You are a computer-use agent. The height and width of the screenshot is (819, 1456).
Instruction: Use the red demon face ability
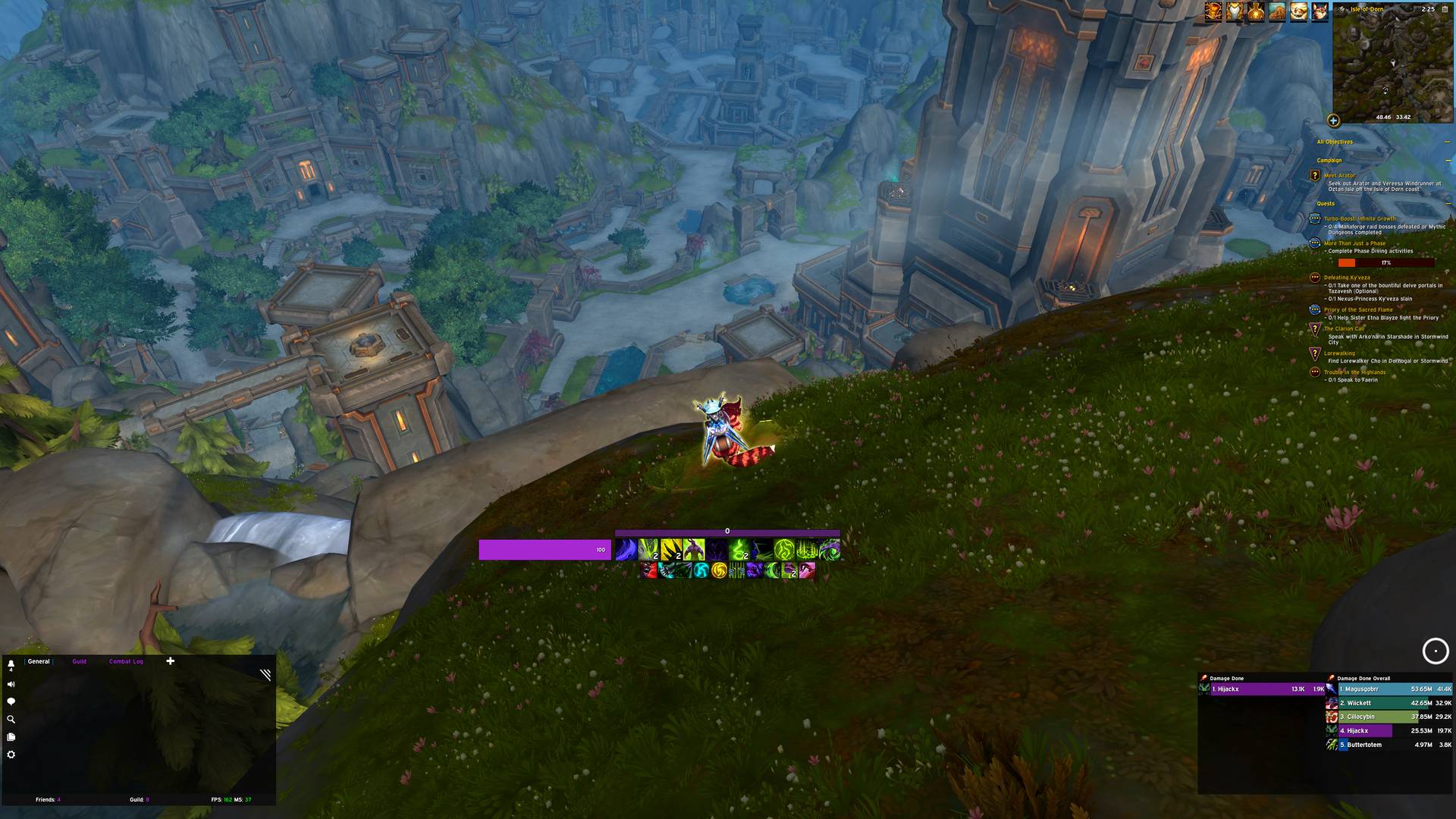coord(648,570)
